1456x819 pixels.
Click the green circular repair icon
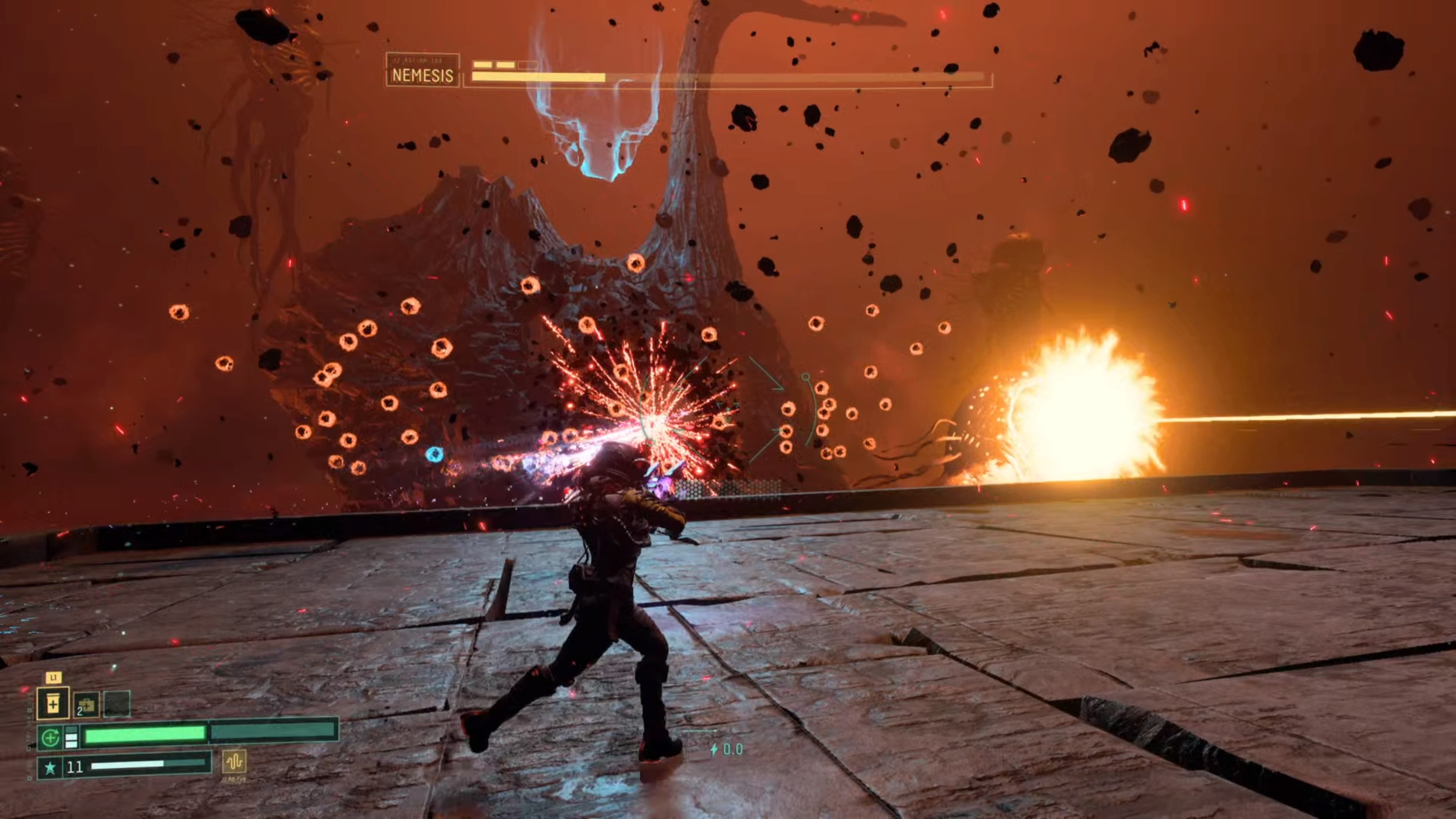coord(50,737)
